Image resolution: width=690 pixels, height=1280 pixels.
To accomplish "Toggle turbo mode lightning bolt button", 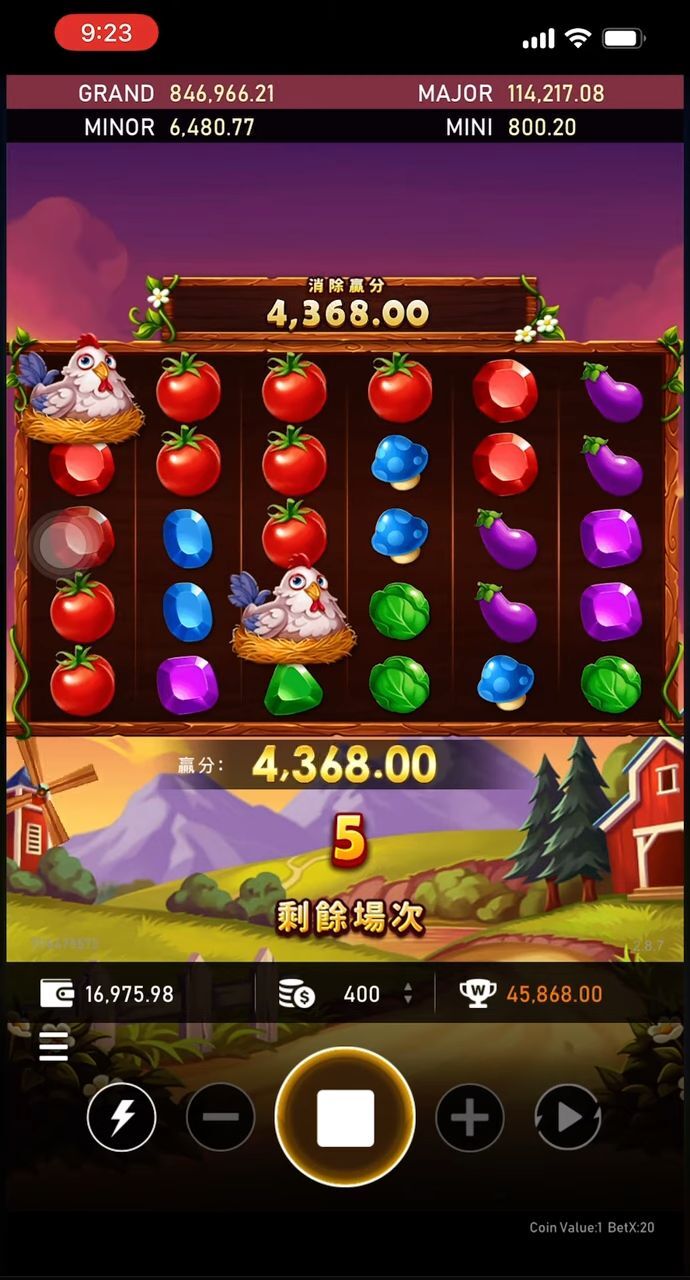I will (121, 1116).
